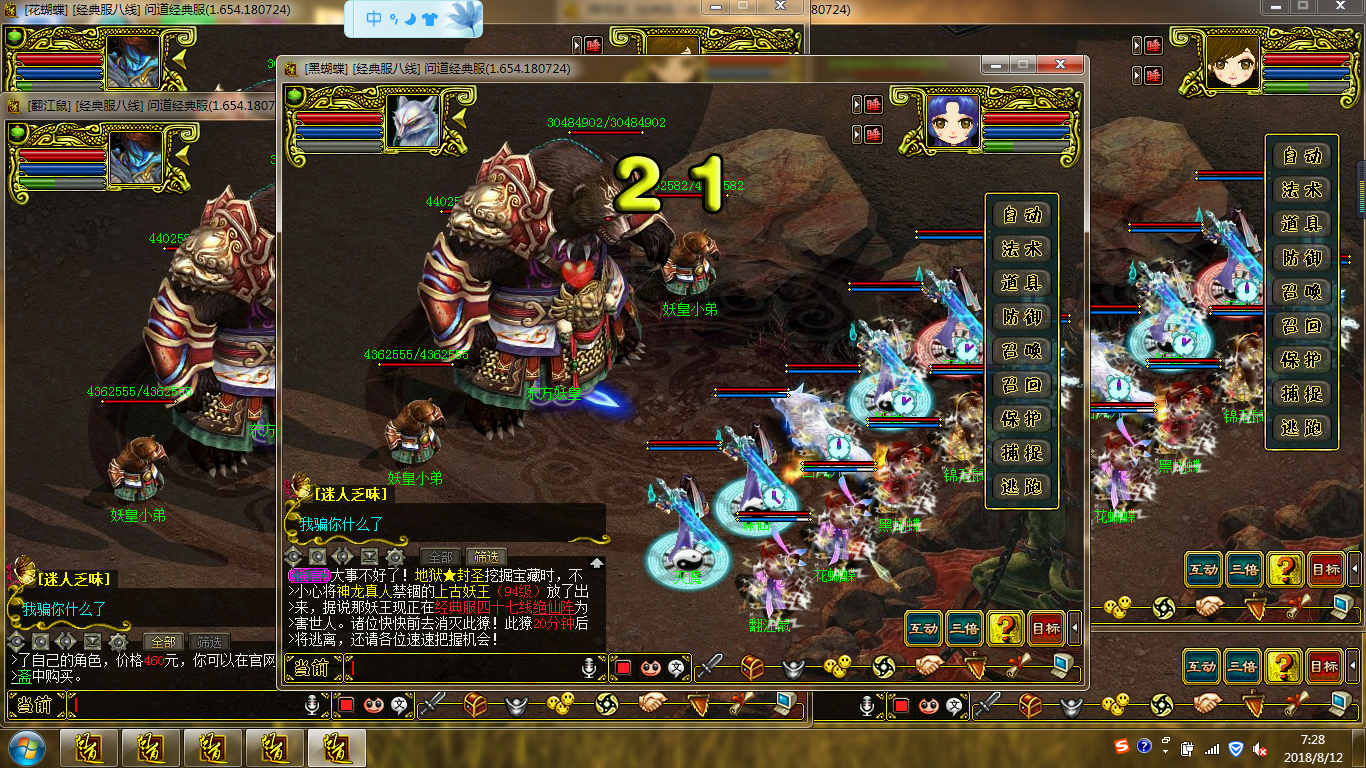
Task: Open 法术 spell menu in the 黑蝴蝶 window
Action: click(1022, 249)
